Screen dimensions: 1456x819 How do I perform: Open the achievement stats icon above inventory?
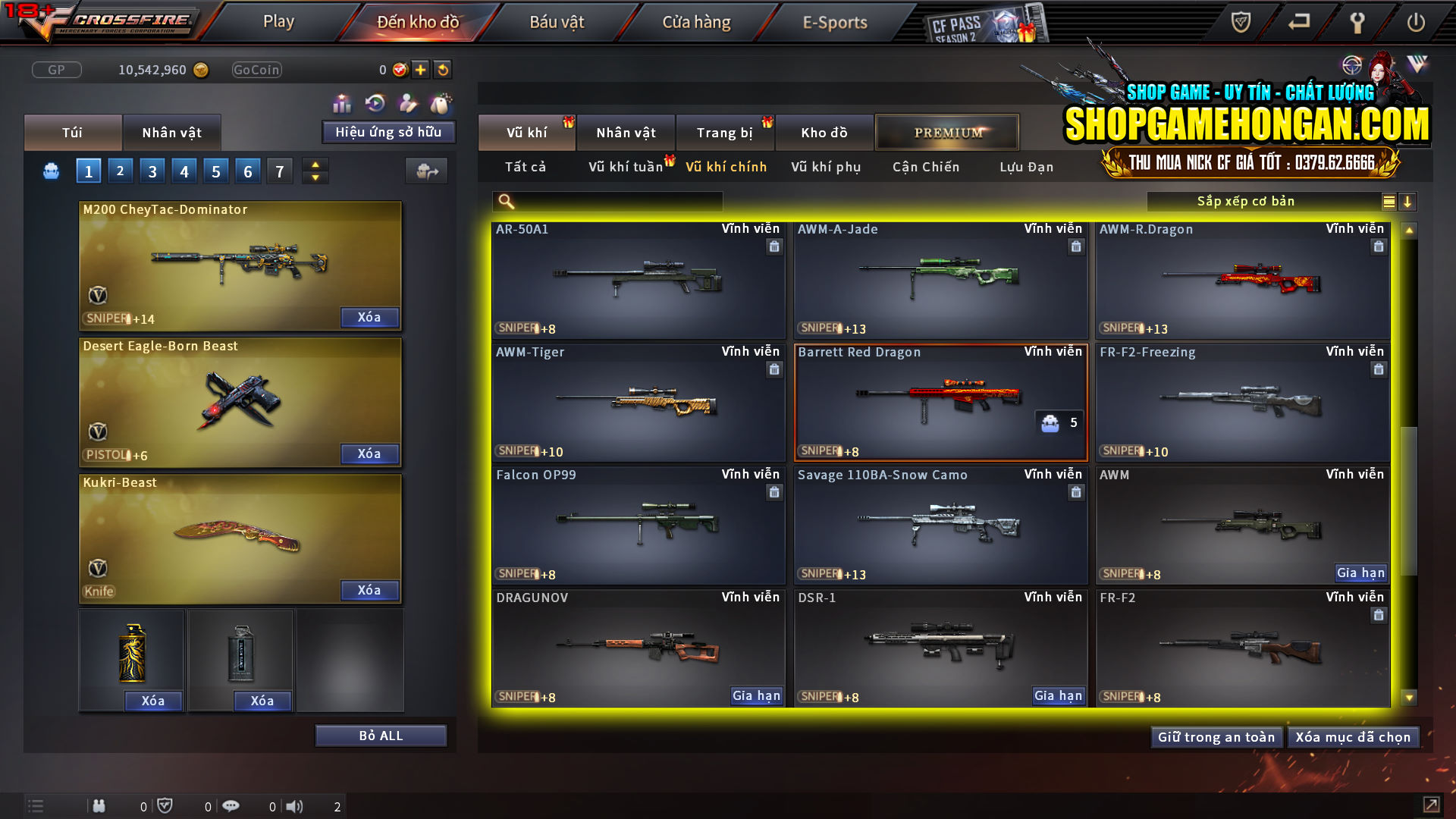click(x=342, y=102)
